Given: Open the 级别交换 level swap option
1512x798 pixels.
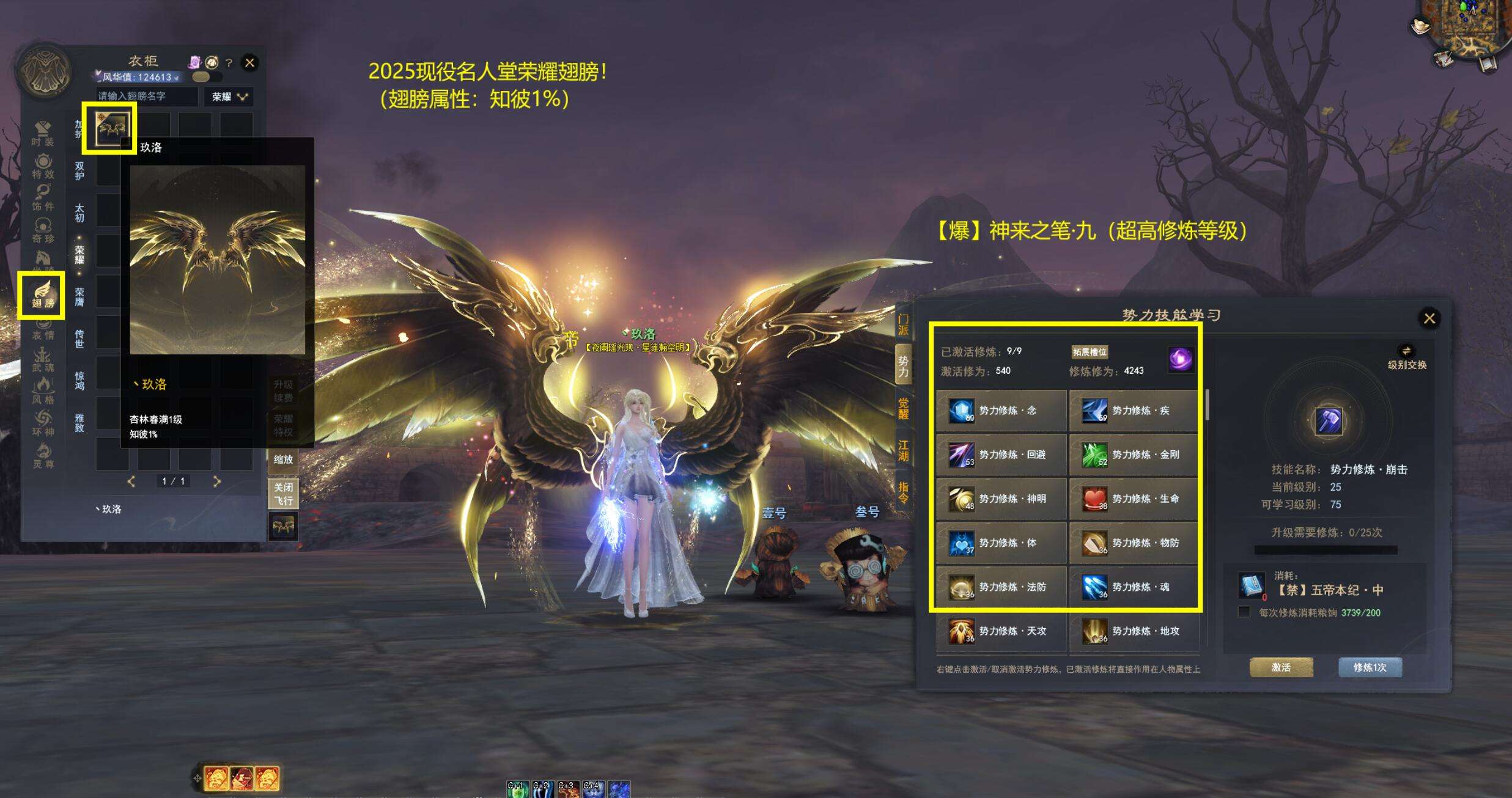Looking at the screenshot, I should pyautogui.click(x=1407, y=357).
